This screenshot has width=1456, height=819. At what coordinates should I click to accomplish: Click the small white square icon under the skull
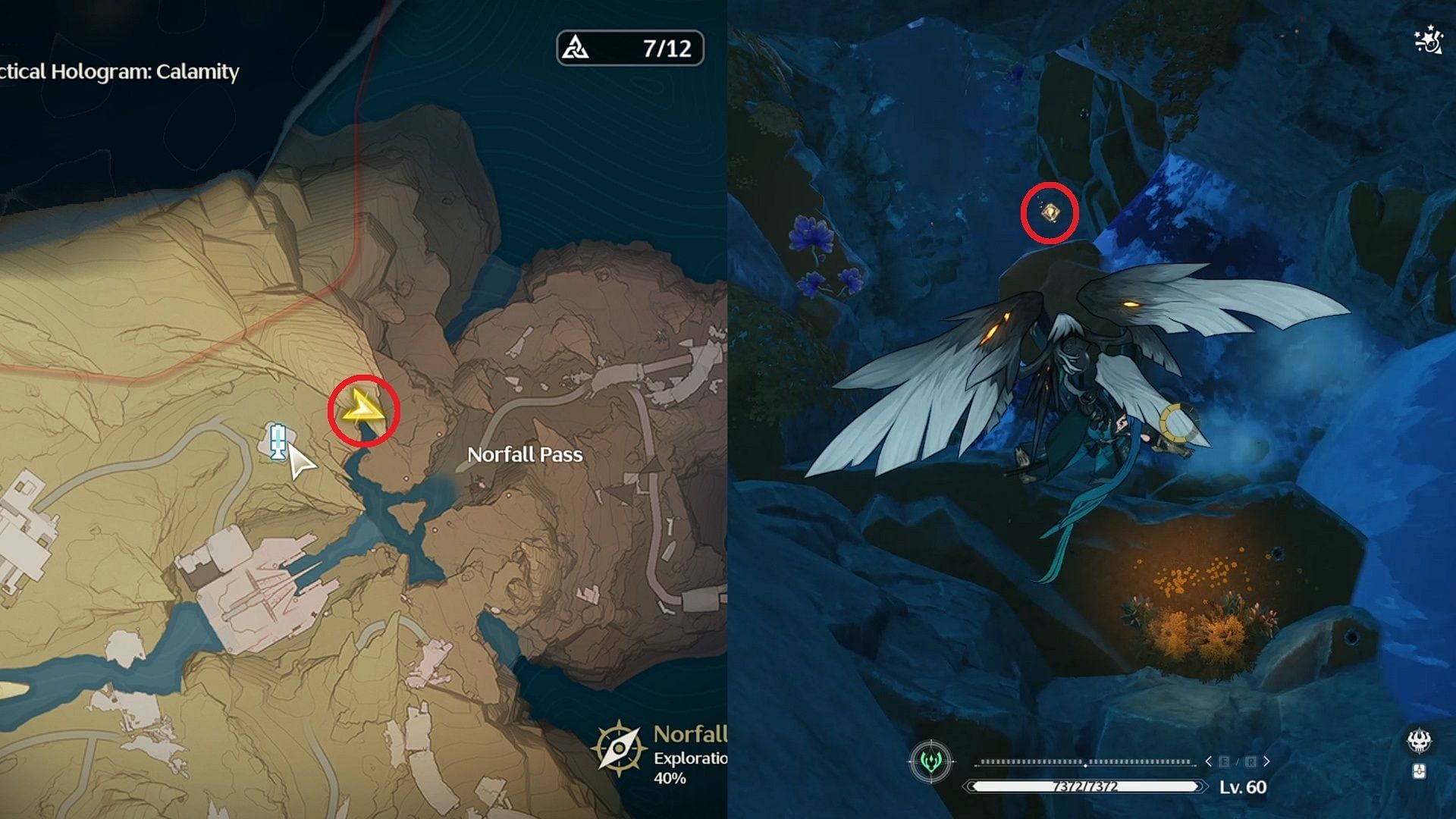[x=1419, y=771]
